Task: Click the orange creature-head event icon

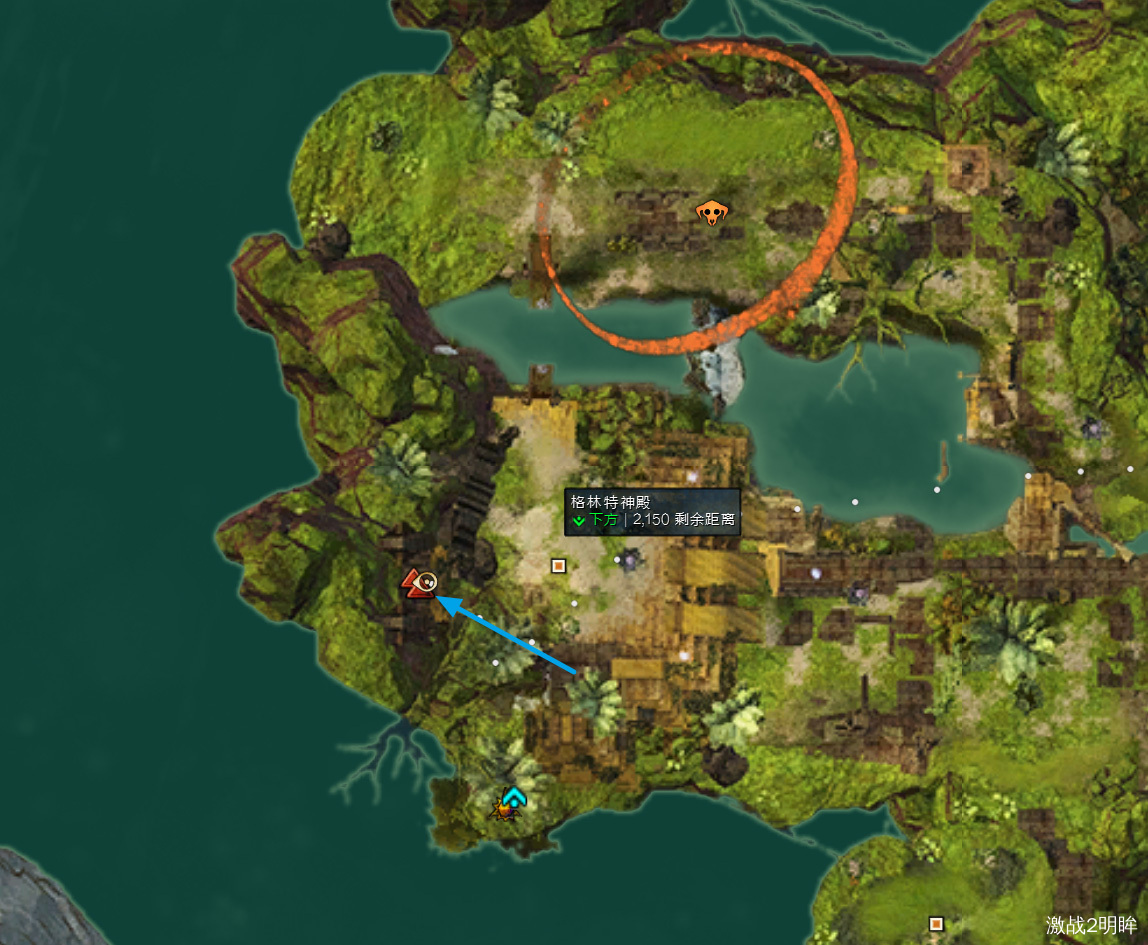Action: (711, 211)
